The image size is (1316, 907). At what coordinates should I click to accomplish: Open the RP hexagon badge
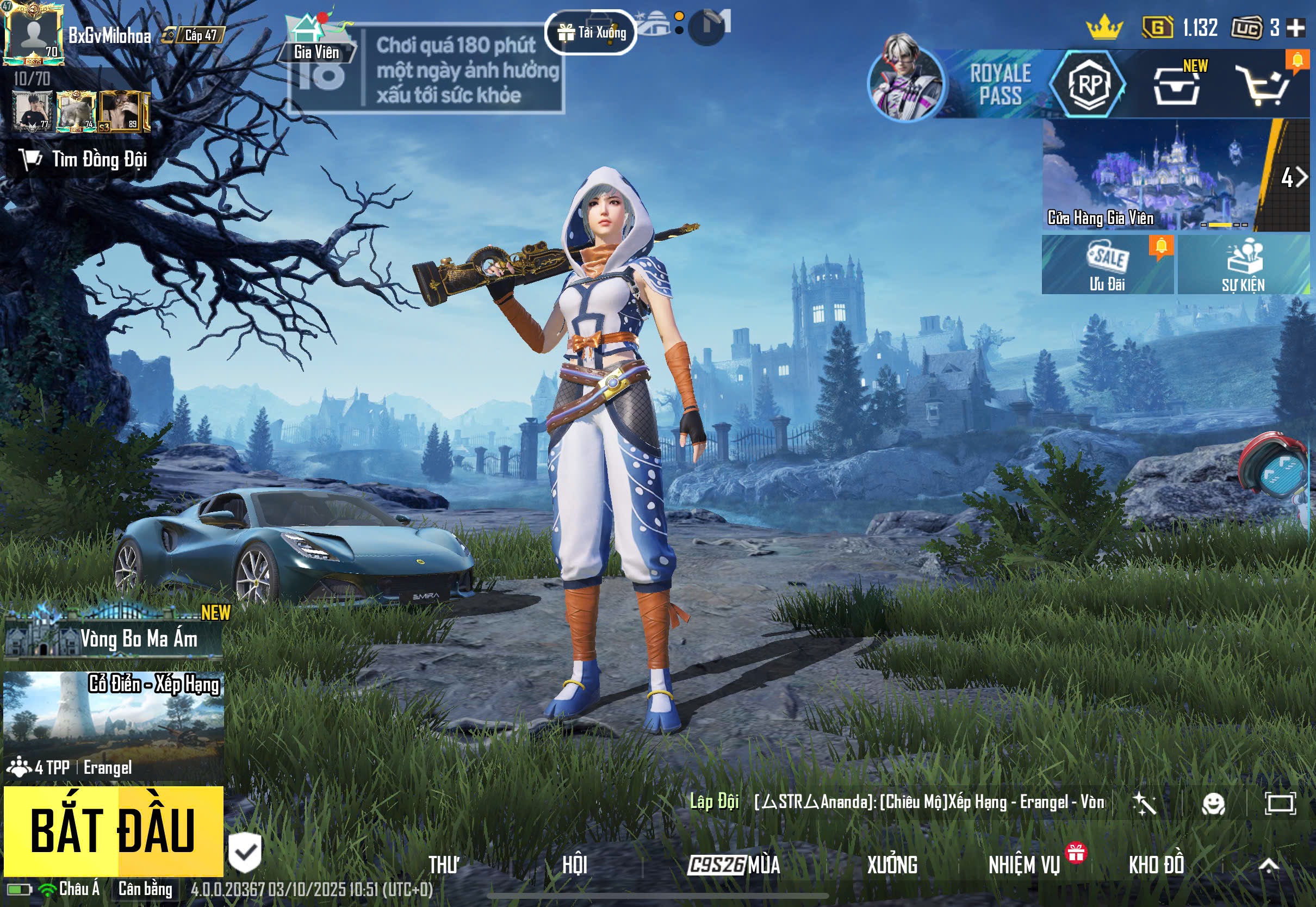pyautogui.click(x=1088, y=84)
